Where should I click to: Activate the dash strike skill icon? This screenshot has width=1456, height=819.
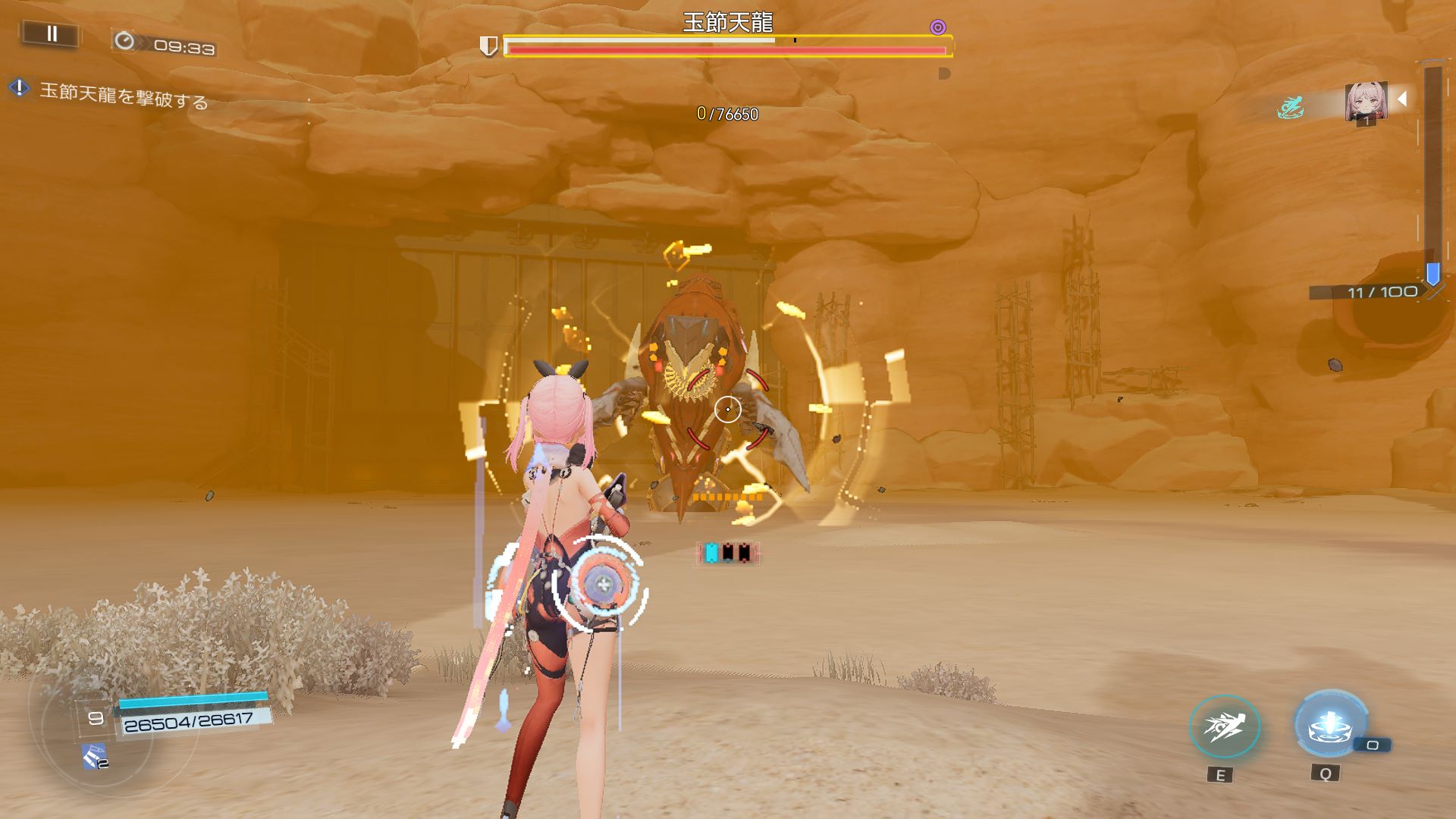point(1224,727)
